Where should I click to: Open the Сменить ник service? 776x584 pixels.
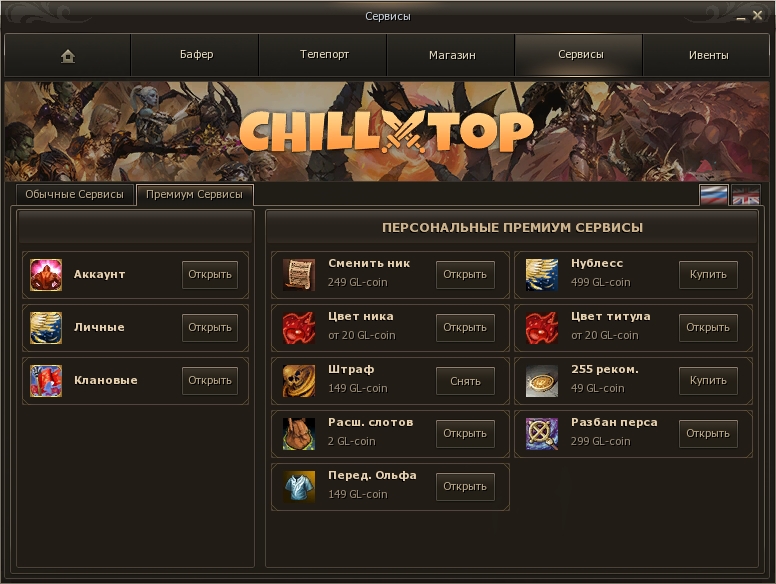coord(465,274)
